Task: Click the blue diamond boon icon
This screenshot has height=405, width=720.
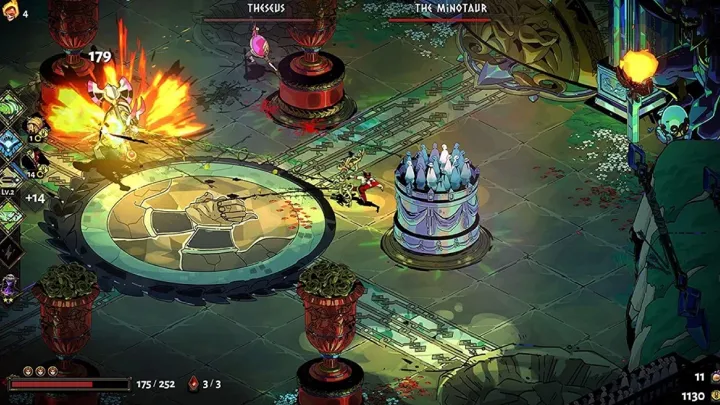Action: 9,143
